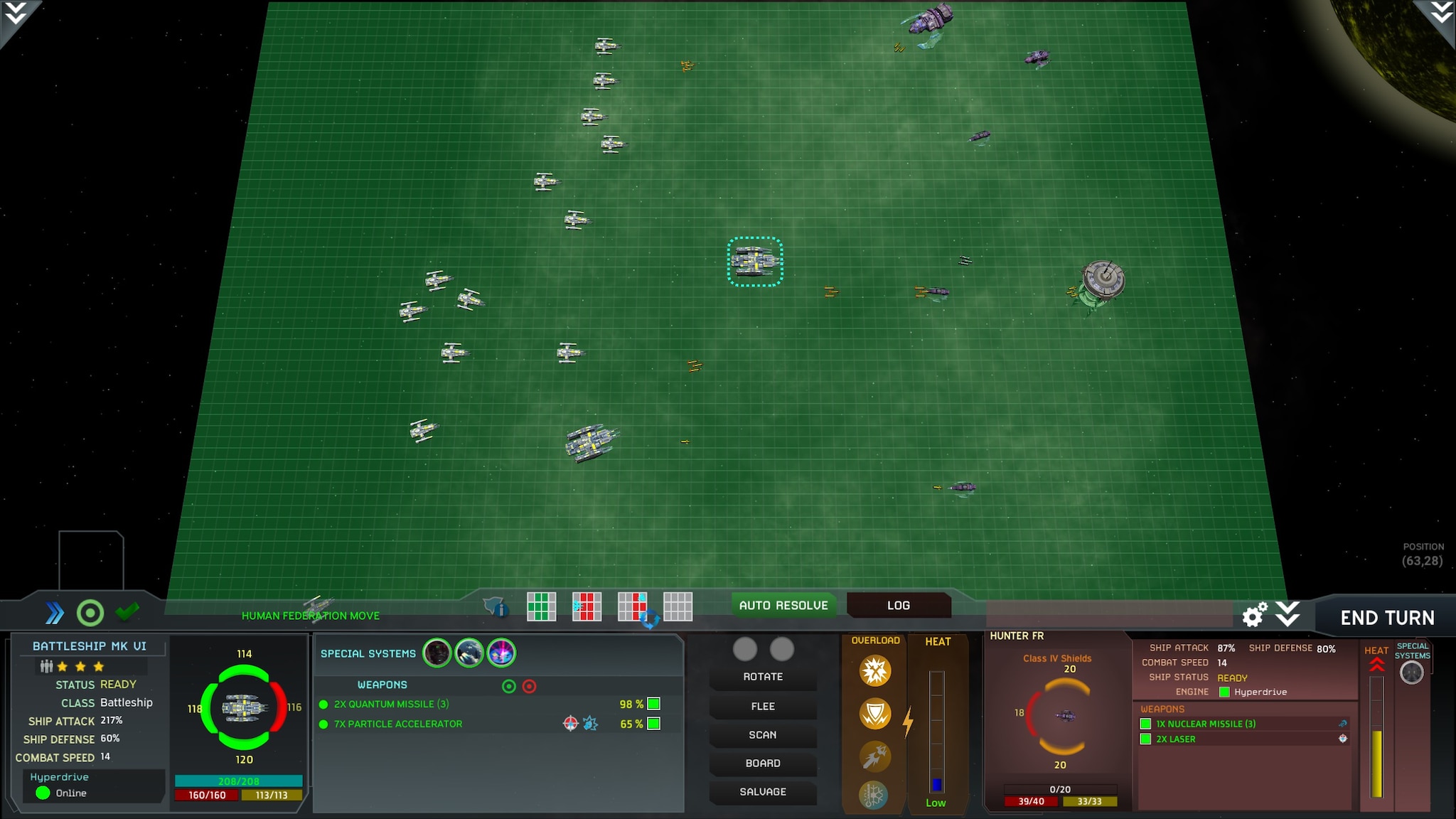1456x819 pixels.
Task: Select the highlighted battleship unit on grid
Action: point(755,262)
